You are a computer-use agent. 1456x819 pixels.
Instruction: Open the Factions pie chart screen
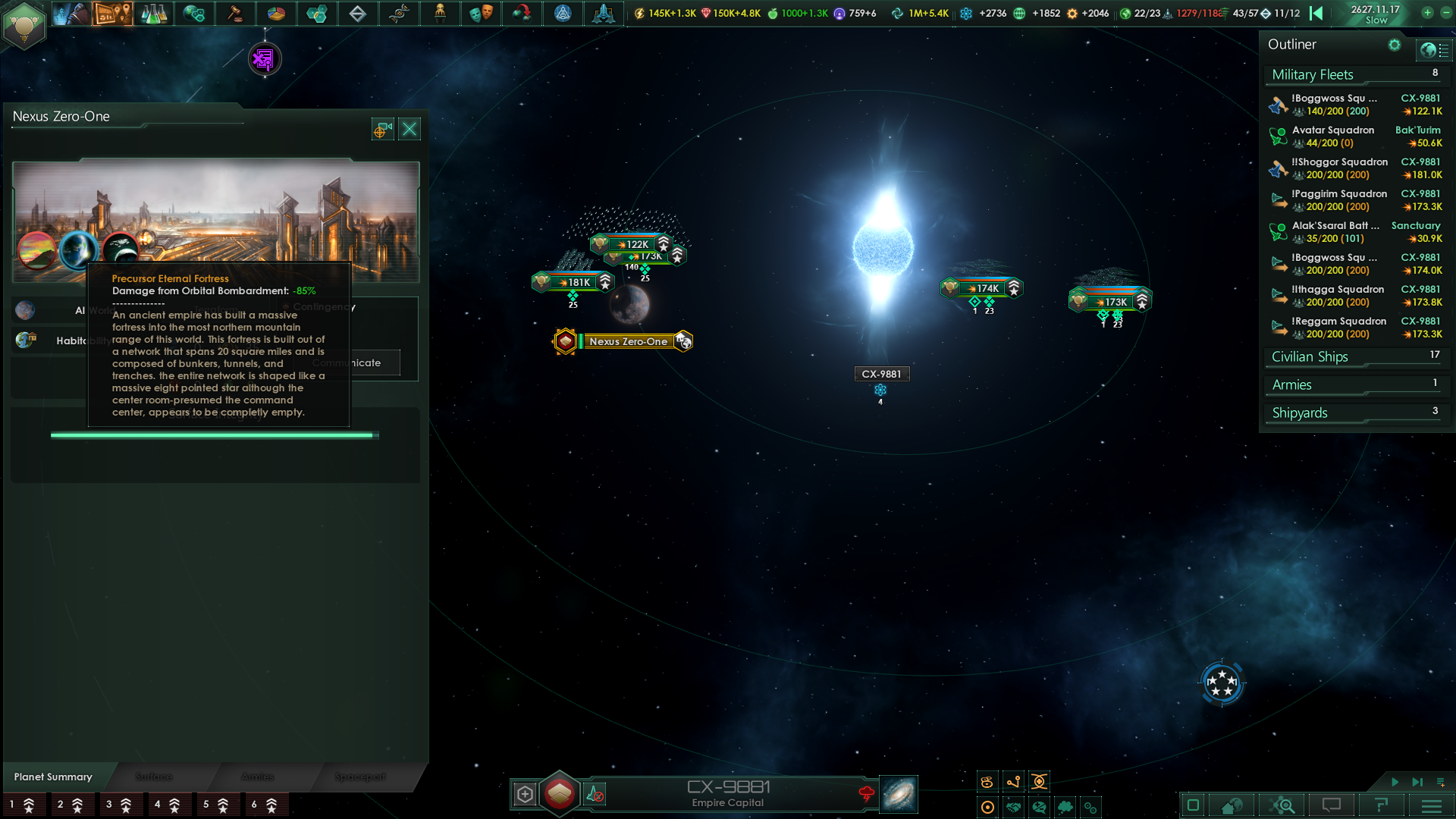pos(277,13)
